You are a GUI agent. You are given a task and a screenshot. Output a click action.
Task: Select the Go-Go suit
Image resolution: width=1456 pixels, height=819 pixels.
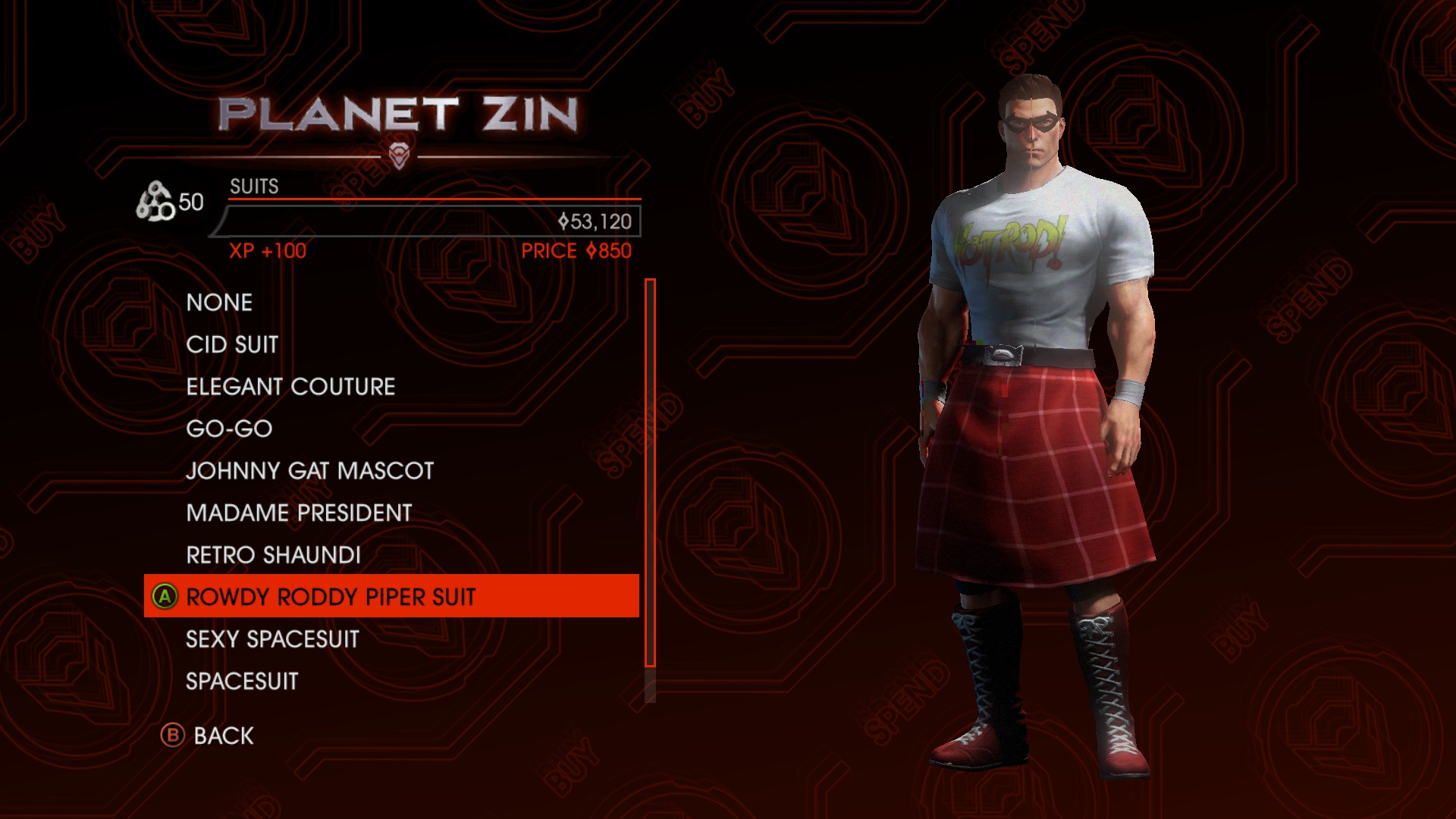pos(229,429)
